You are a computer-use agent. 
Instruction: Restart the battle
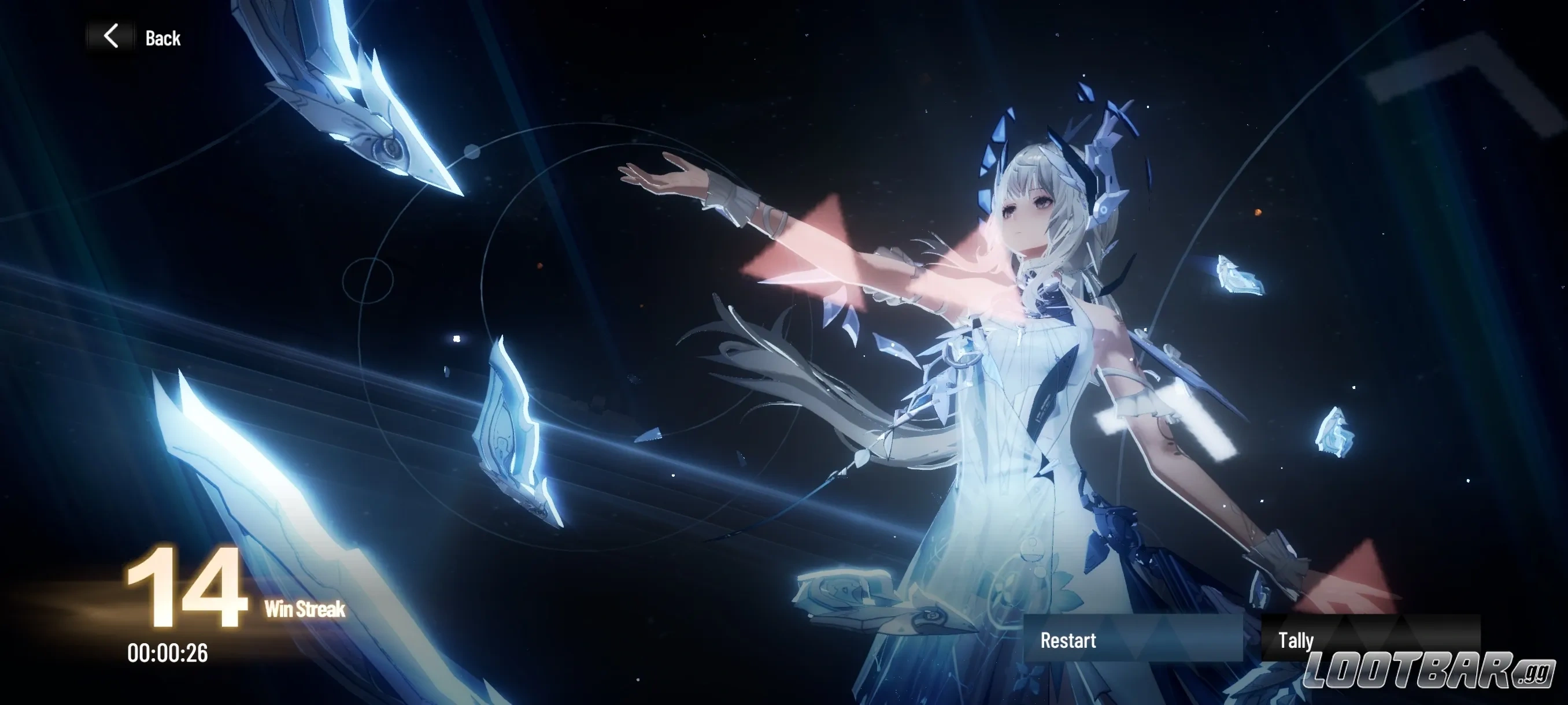pyautogui.click(x=1132, y=639)
